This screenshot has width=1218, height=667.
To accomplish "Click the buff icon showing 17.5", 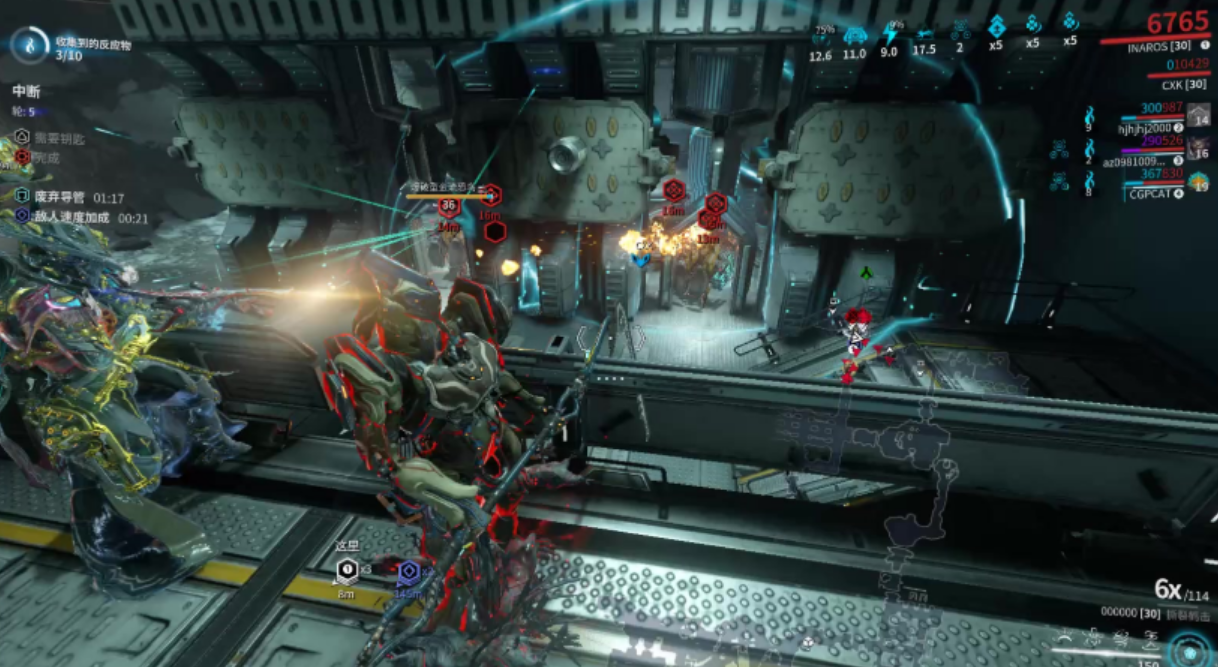I will tap(924, 36).
